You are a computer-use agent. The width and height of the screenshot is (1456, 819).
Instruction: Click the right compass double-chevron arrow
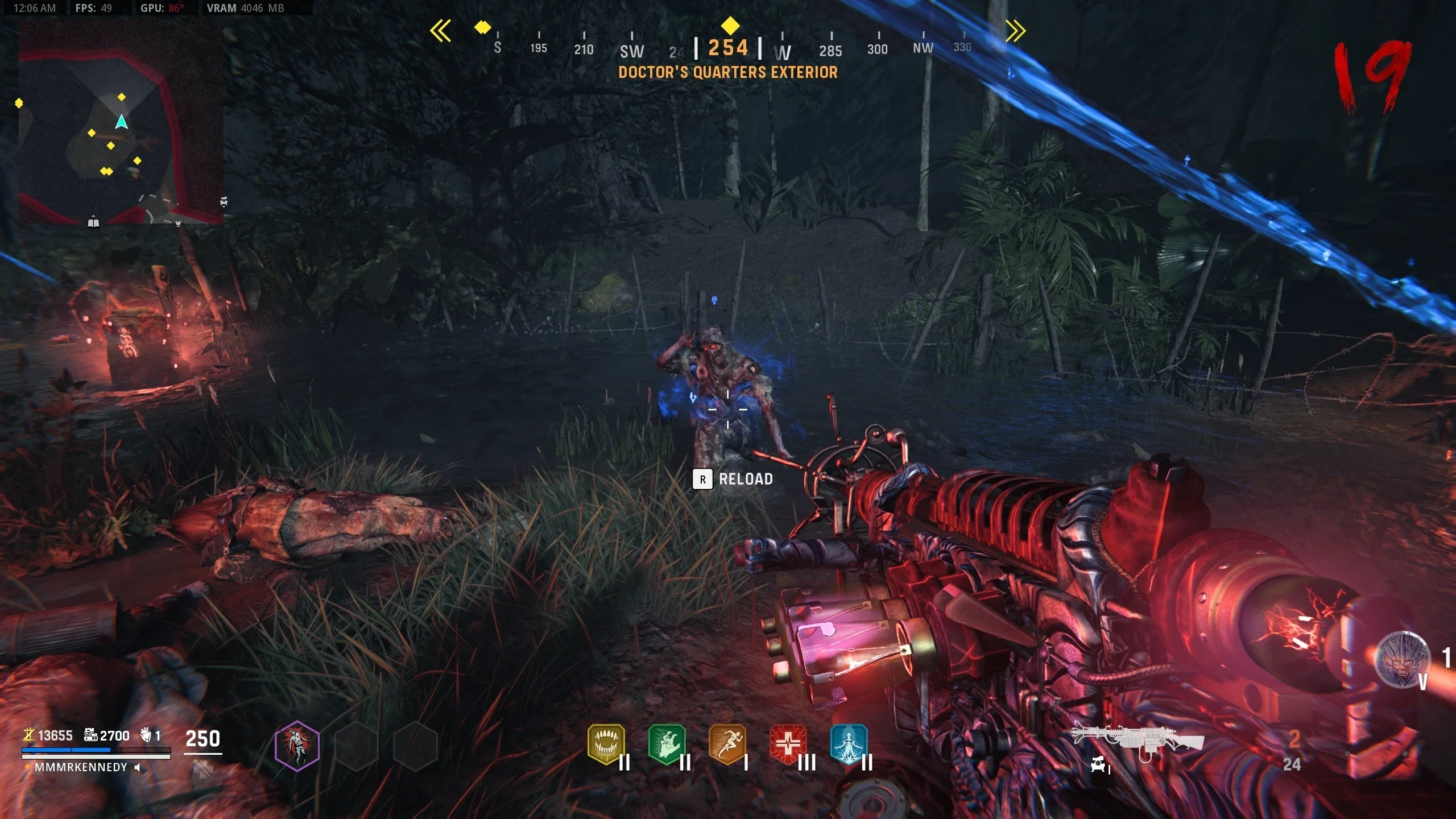point(1016,31)
